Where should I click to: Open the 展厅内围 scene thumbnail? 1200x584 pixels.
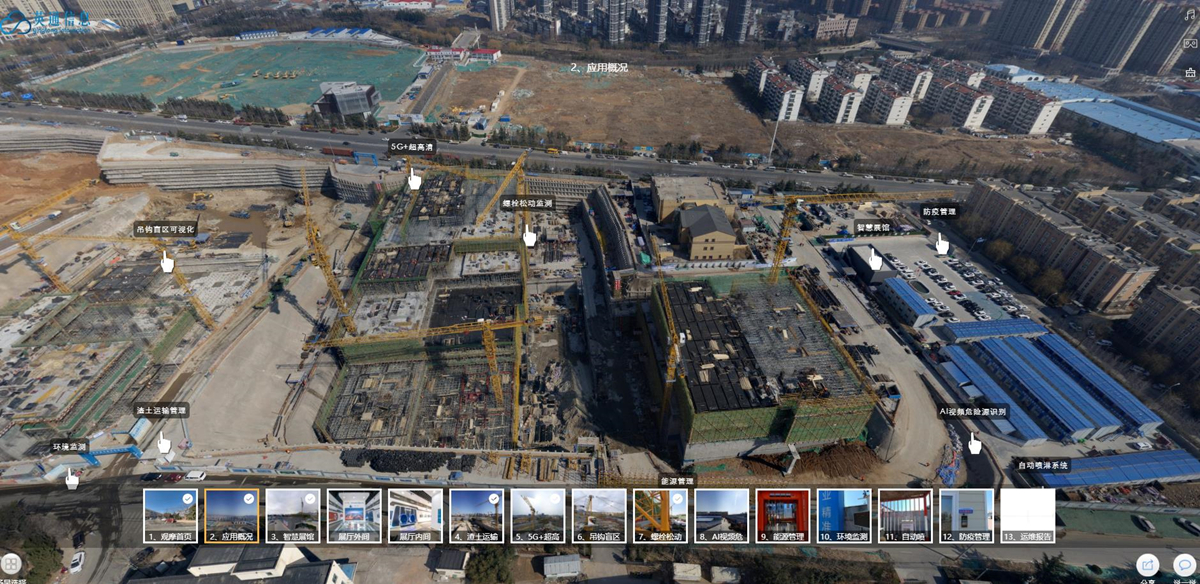(415, 514)
